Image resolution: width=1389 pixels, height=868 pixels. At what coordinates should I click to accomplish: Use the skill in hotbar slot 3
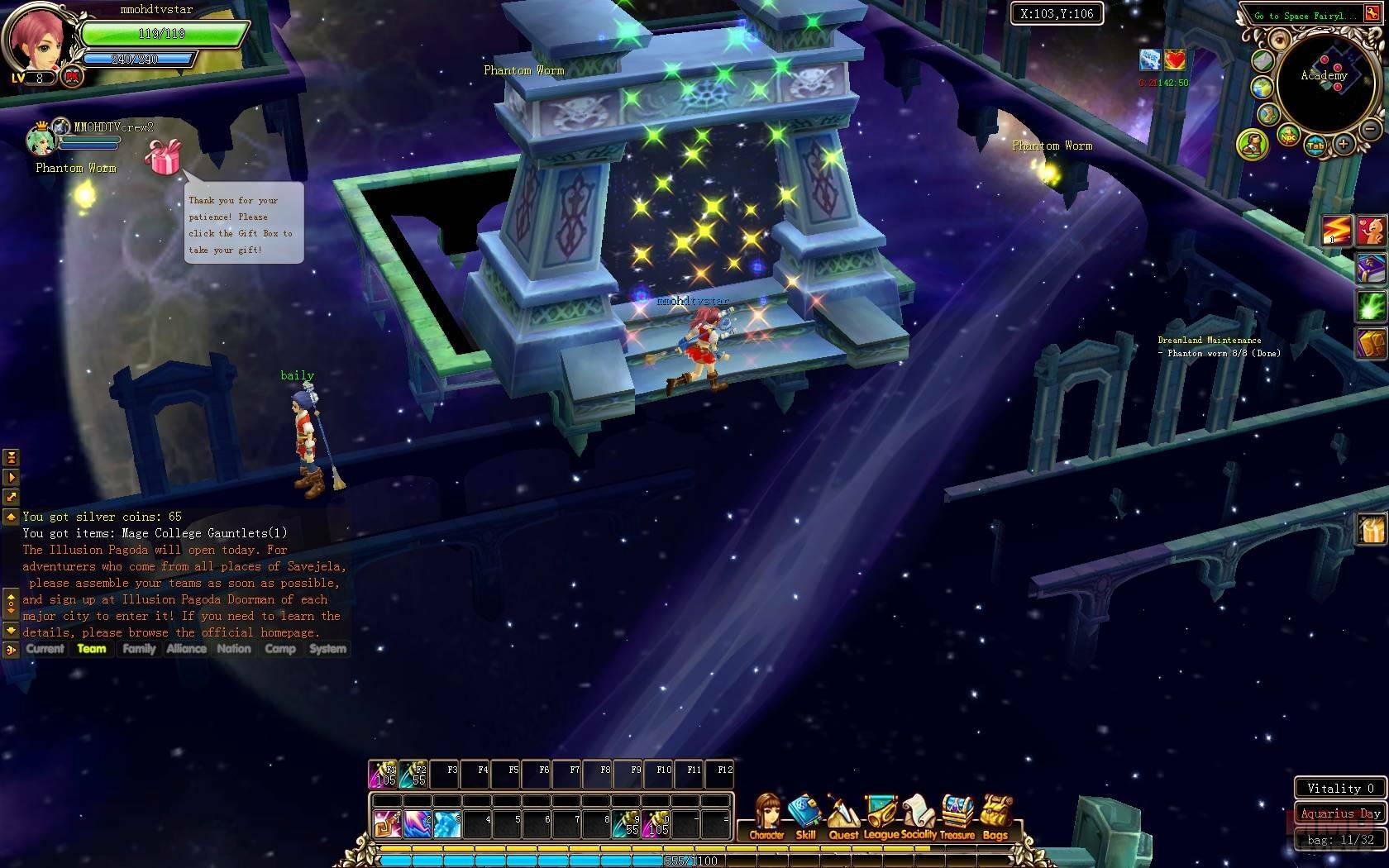tap(447, 823)
